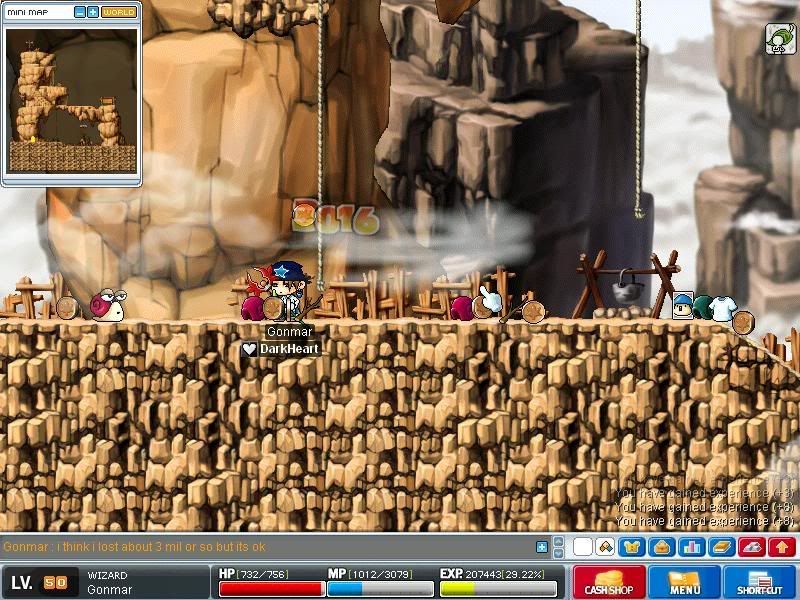800x600 pixels.
Task: Click the red keyboard settings icon
Action: 751,547
